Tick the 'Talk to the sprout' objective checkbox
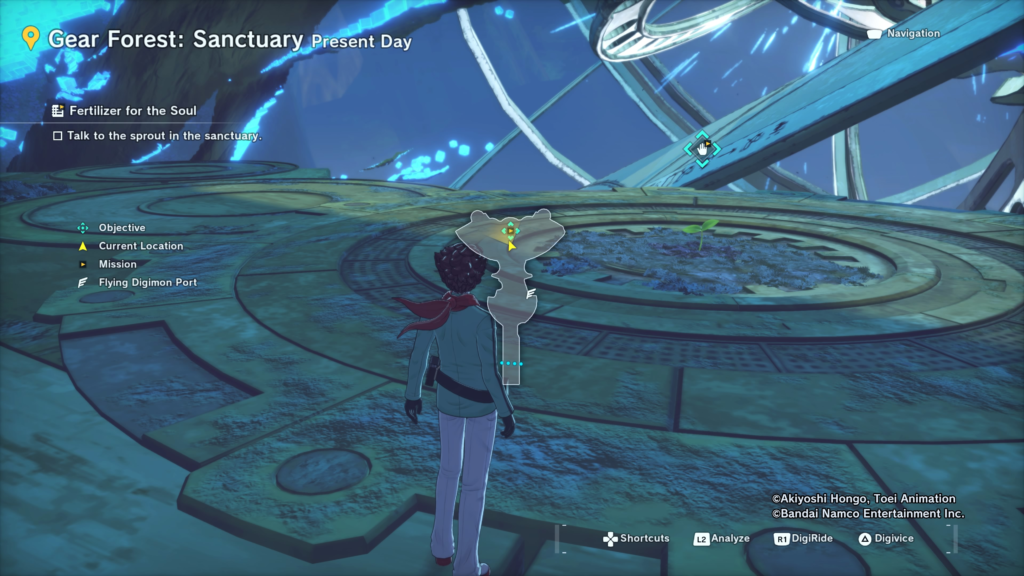 tap(58, 135)
